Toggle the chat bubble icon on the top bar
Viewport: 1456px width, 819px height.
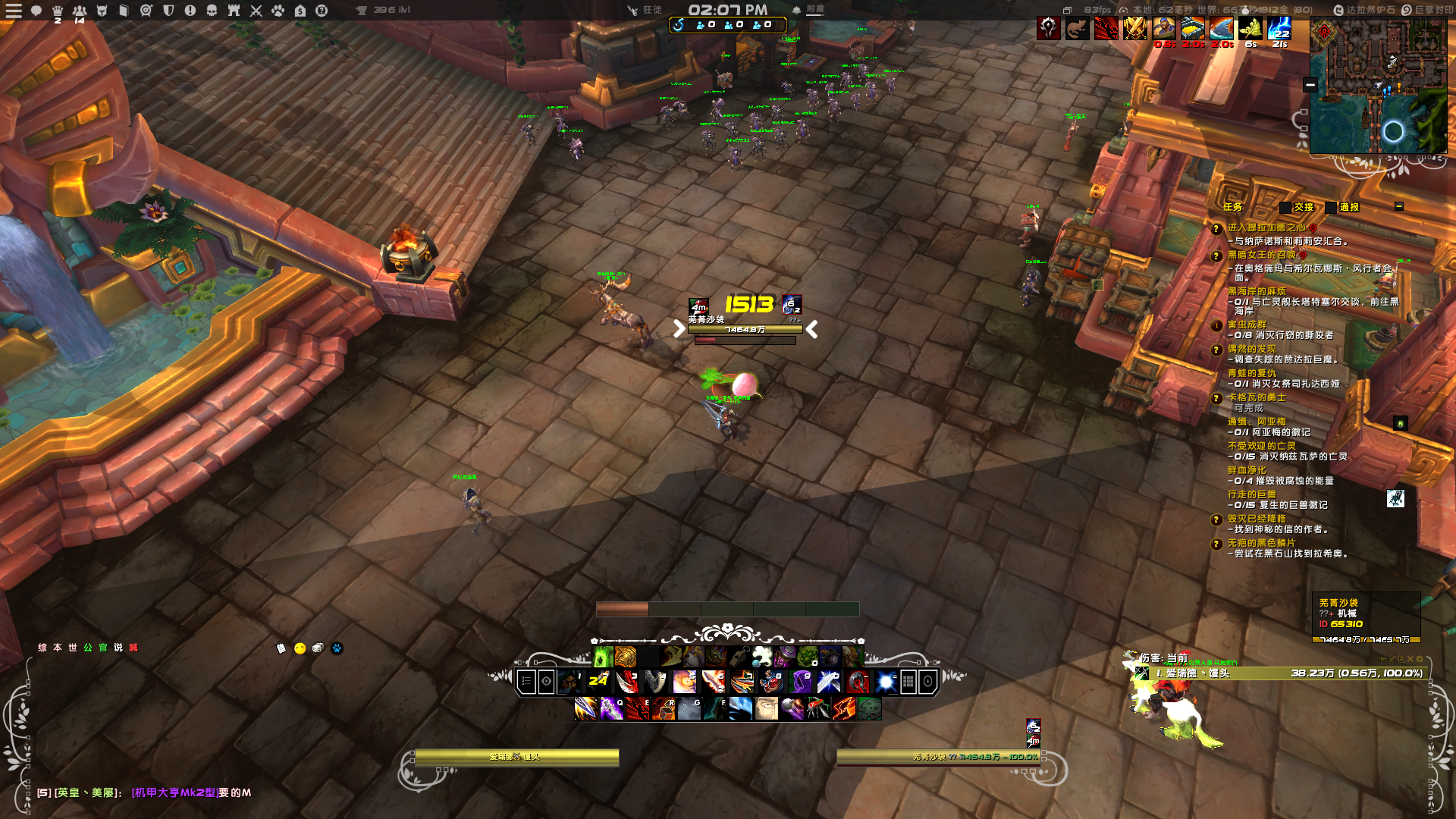click(36, 11)
